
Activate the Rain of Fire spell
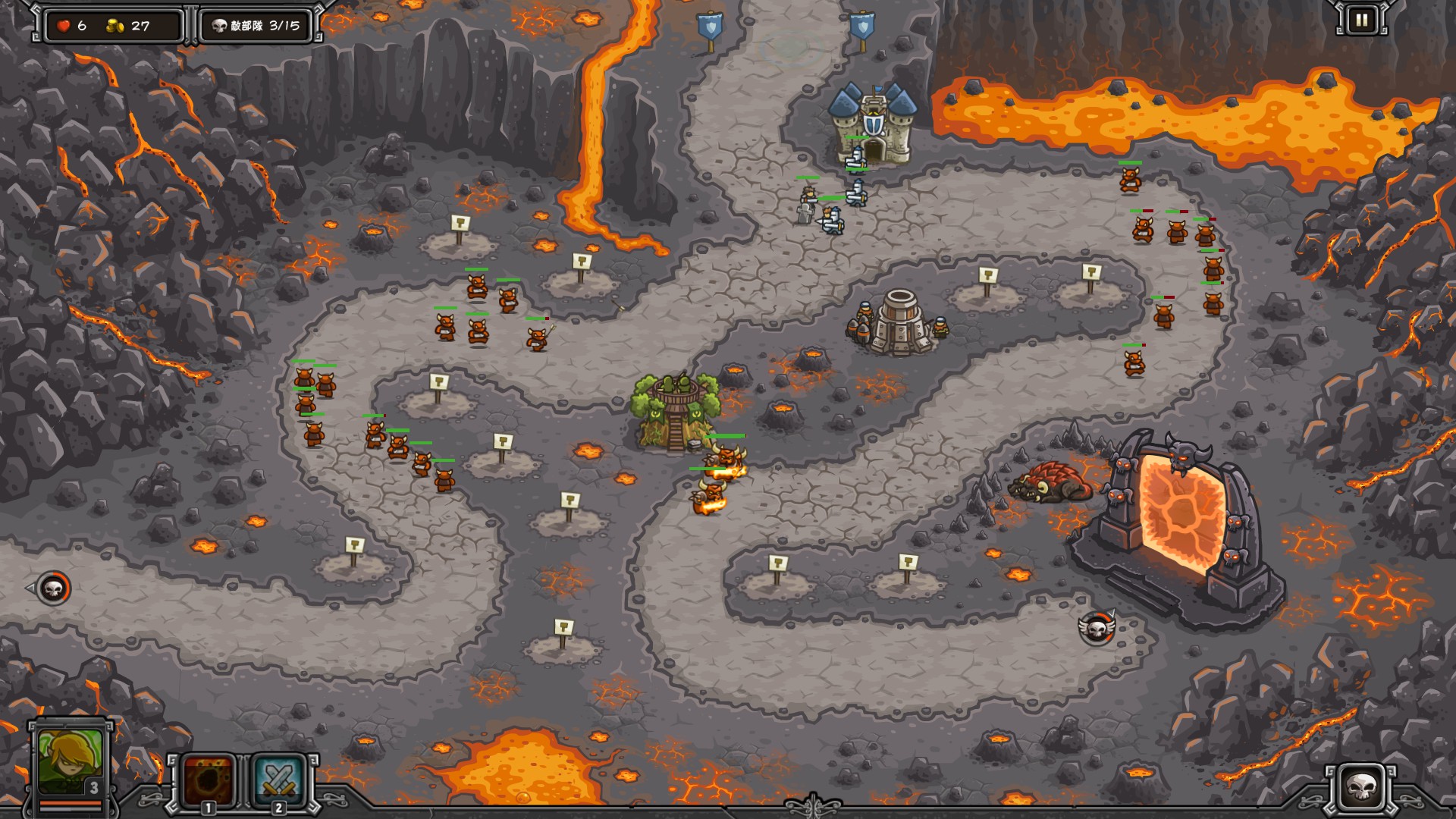pos(209,780)
